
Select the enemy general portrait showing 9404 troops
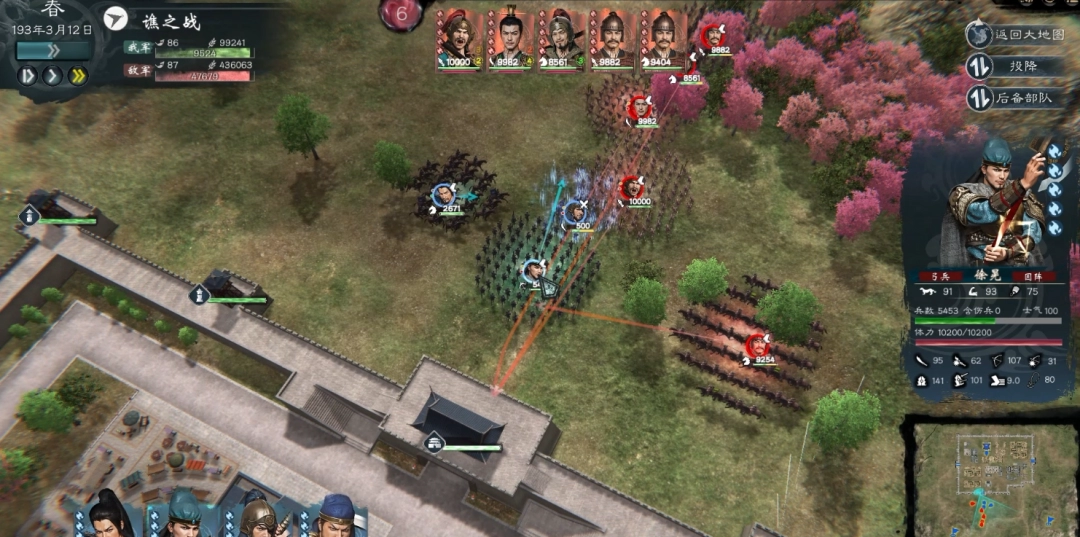(662, 40)
